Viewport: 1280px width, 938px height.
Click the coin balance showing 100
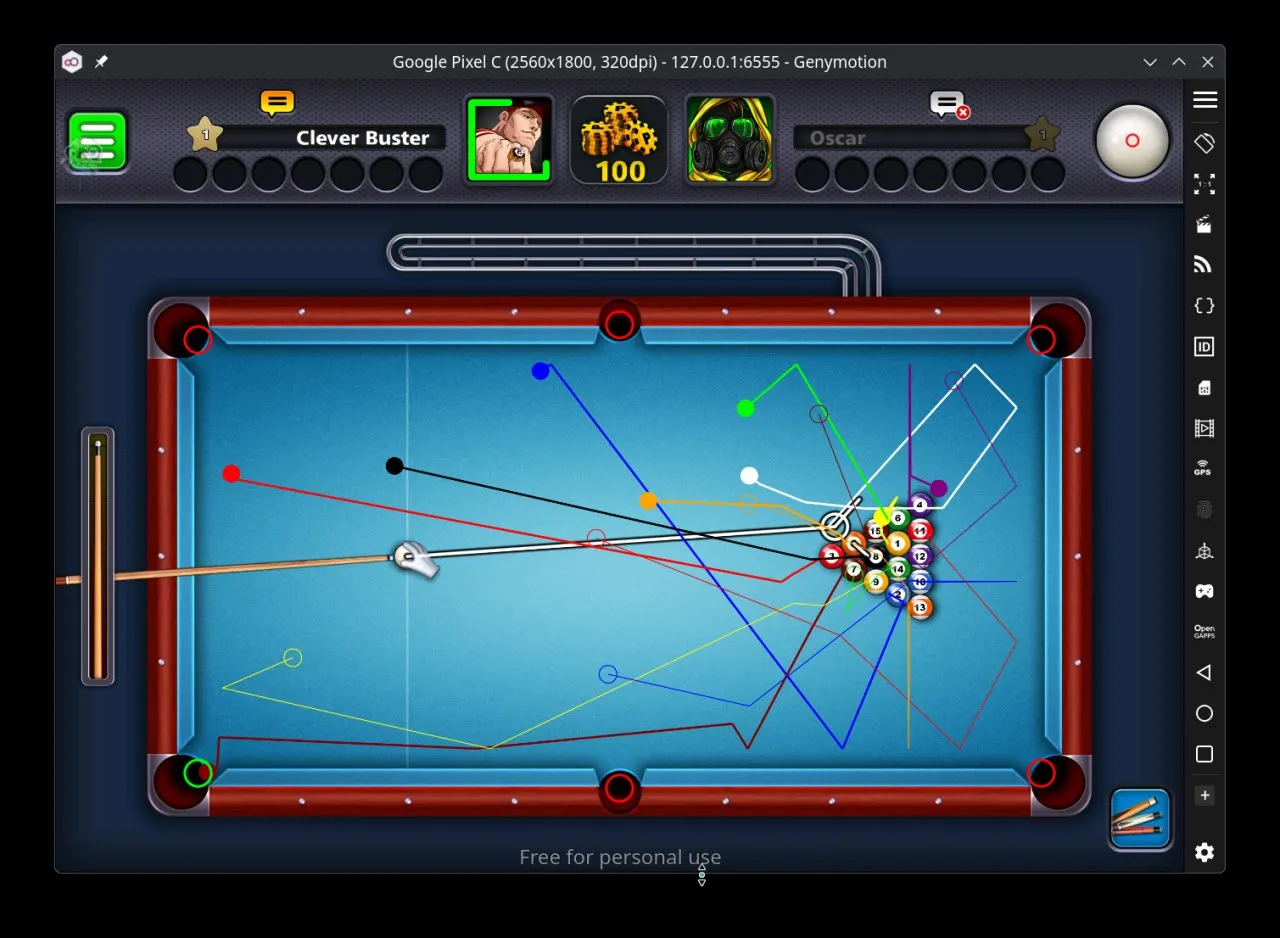619,140
